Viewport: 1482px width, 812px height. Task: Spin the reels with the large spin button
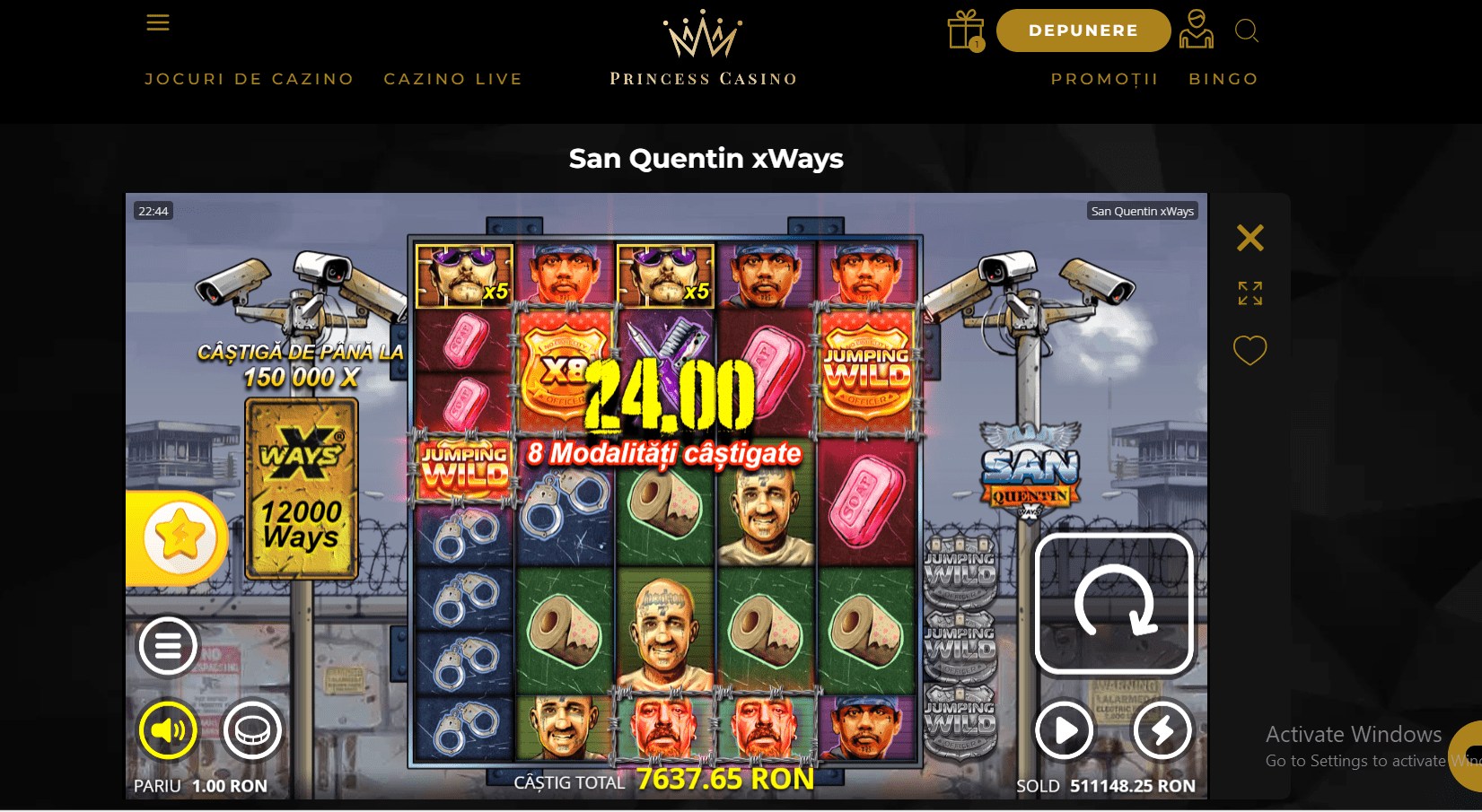(x=1114, y=603)
